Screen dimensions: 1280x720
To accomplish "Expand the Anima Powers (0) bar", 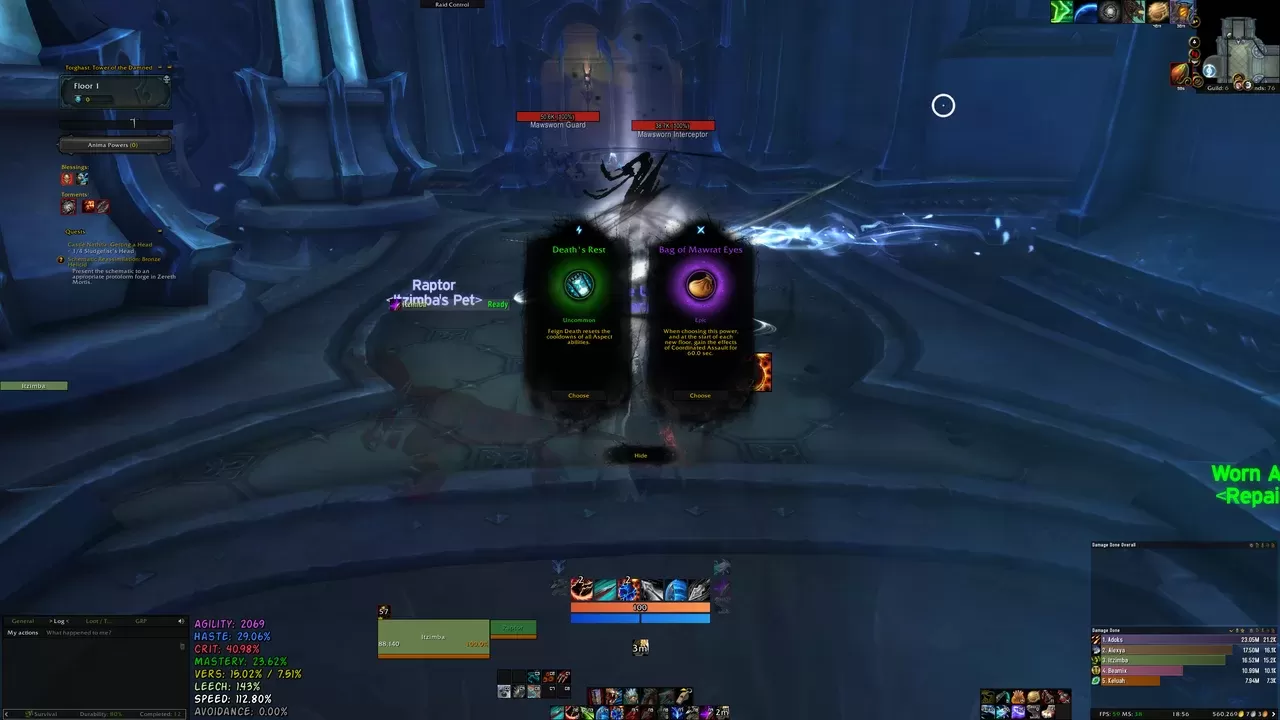I will coord(114,144).
